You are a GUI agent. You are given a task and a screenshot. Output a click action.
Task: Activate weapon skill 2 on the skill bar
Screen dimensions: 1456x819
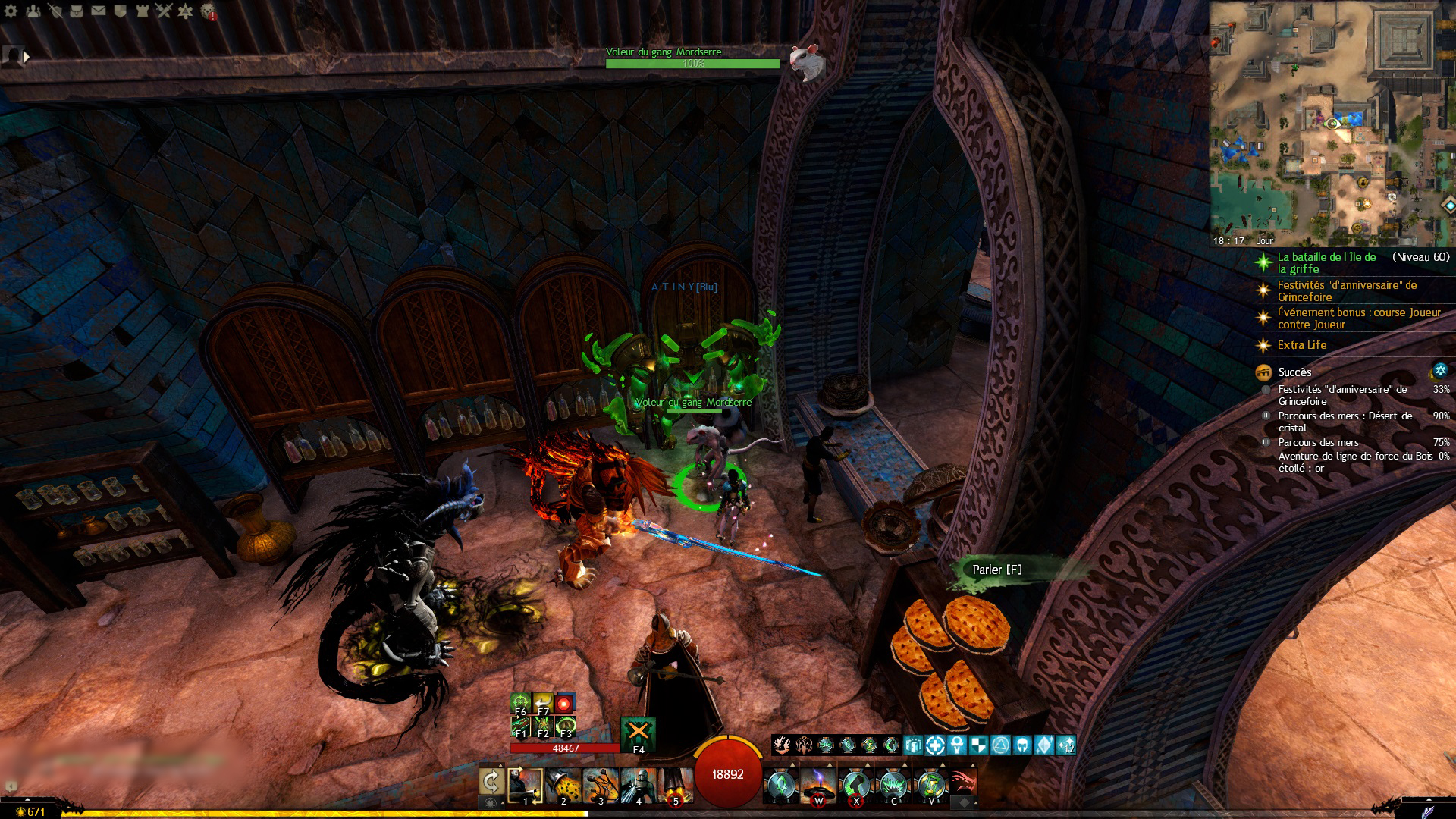(563, 786)
